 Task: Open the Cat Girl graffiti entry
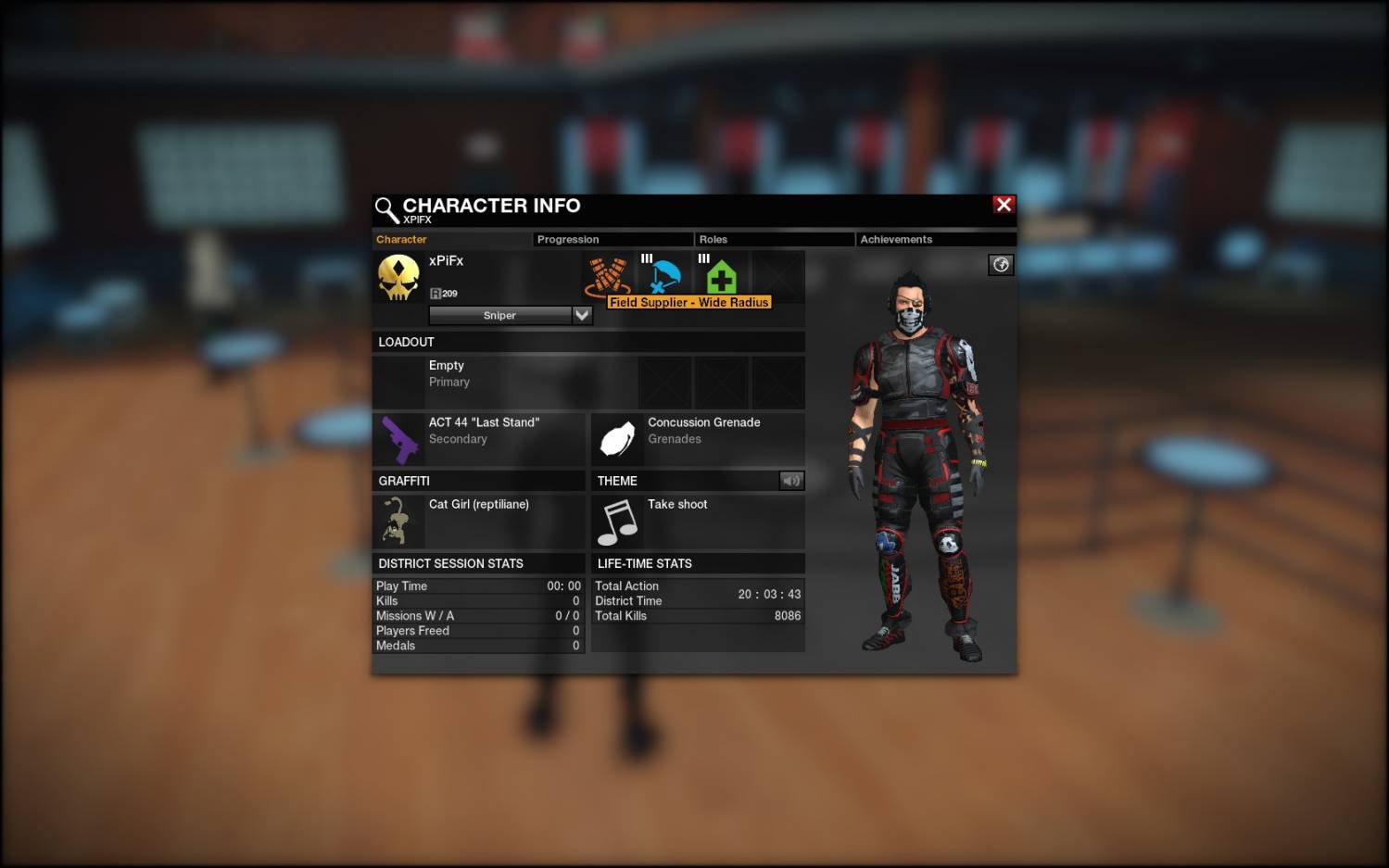point(479,522)
